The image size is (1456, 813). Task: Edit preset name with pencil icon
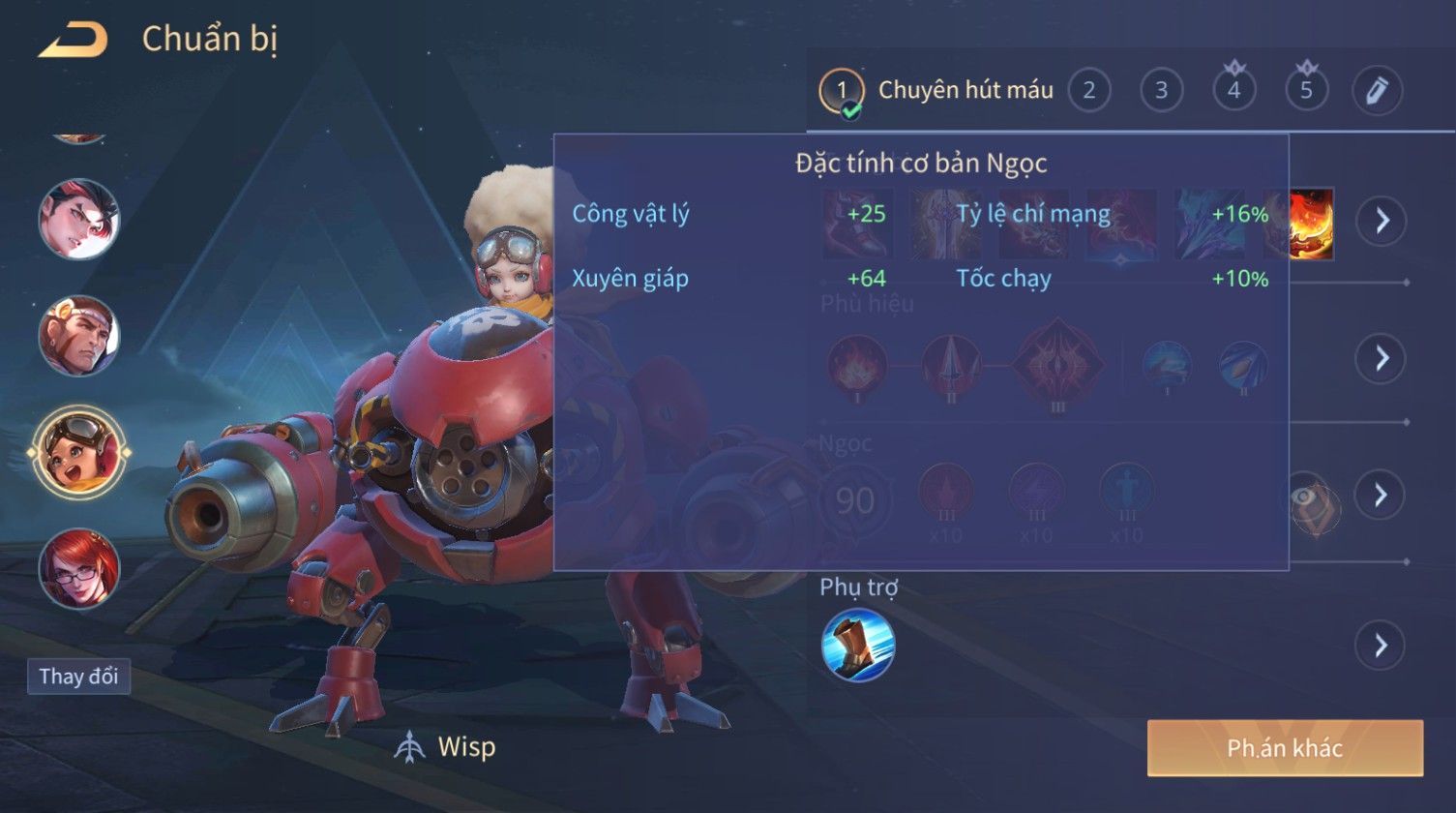[x=1378, y=91]
